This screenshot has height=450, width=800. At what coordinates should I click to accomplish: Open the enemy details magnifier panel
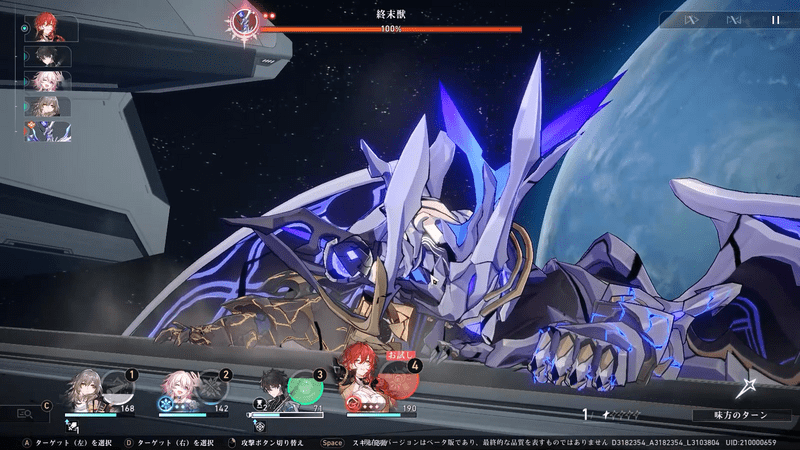pos(25,413)
